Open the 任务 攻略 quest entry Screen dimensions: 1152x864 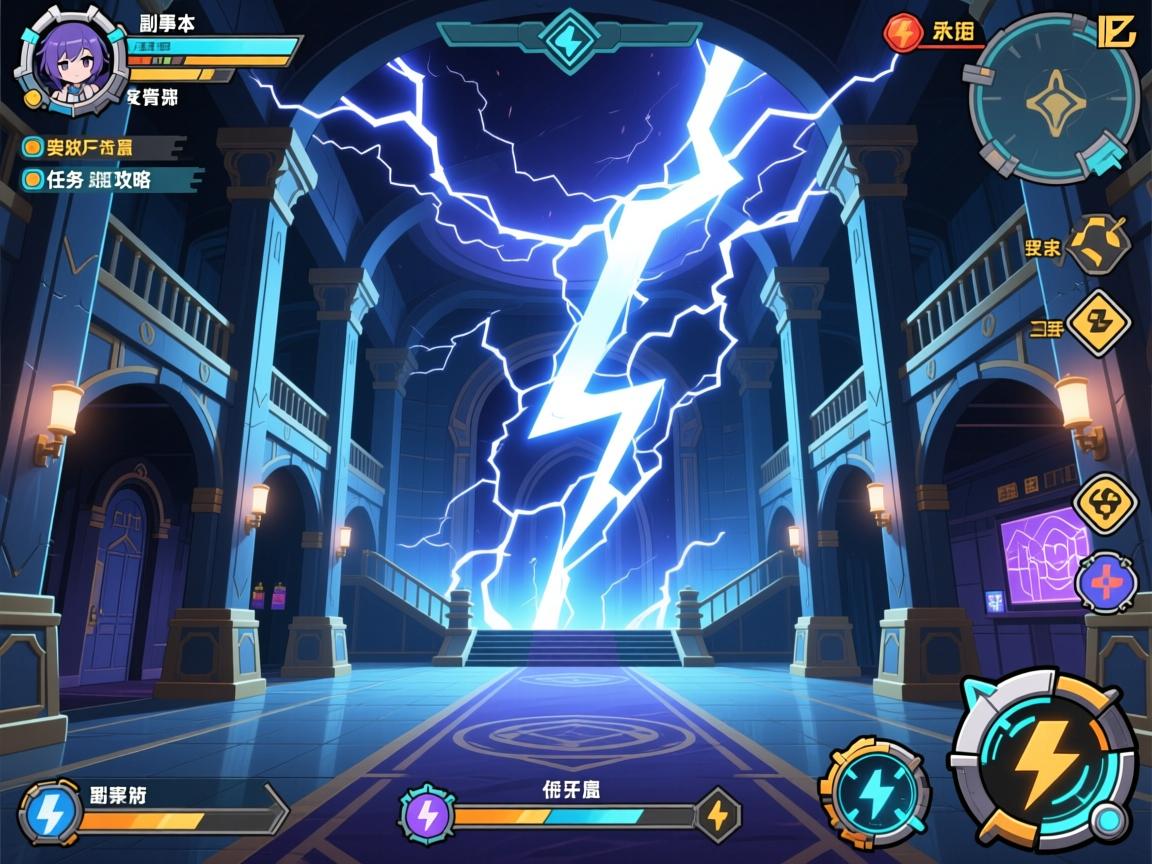(x=98, y=180)
